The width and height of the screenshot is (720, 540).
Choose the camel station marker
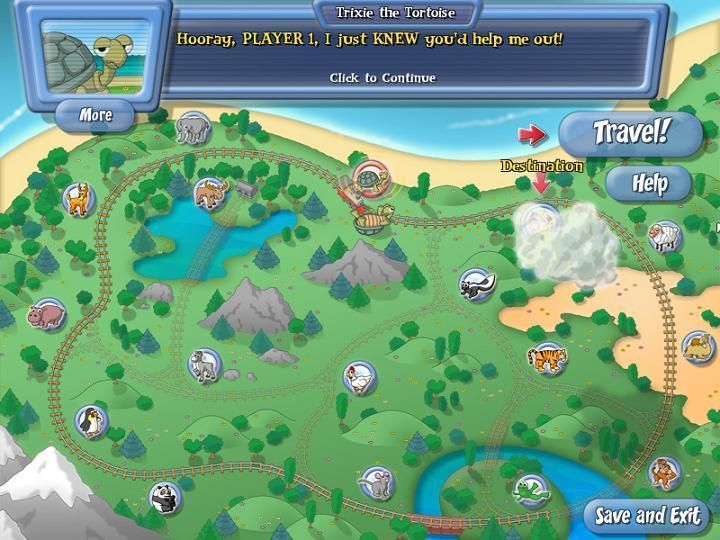(697, 347)
